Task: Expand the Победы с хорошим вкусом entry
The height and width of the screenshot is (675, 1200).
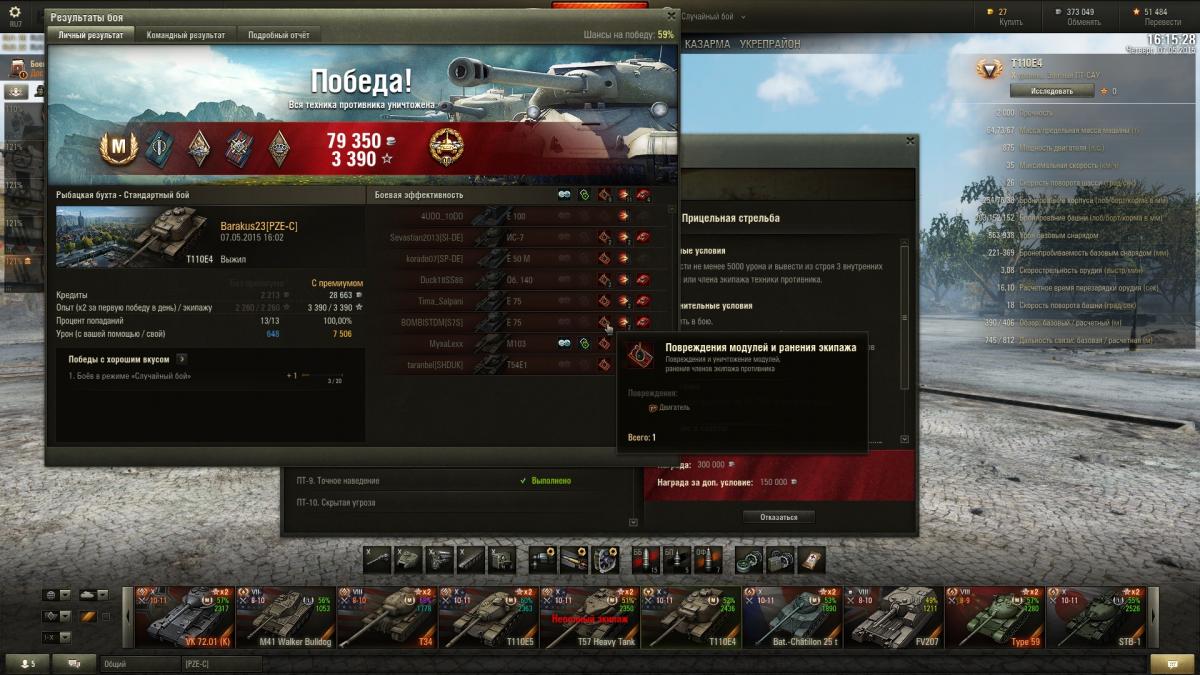Action: point(182,358)
